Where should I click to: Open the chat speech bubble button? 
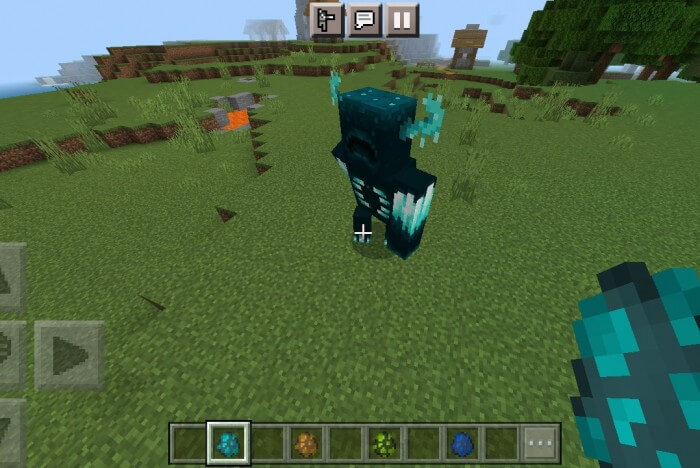364,19
